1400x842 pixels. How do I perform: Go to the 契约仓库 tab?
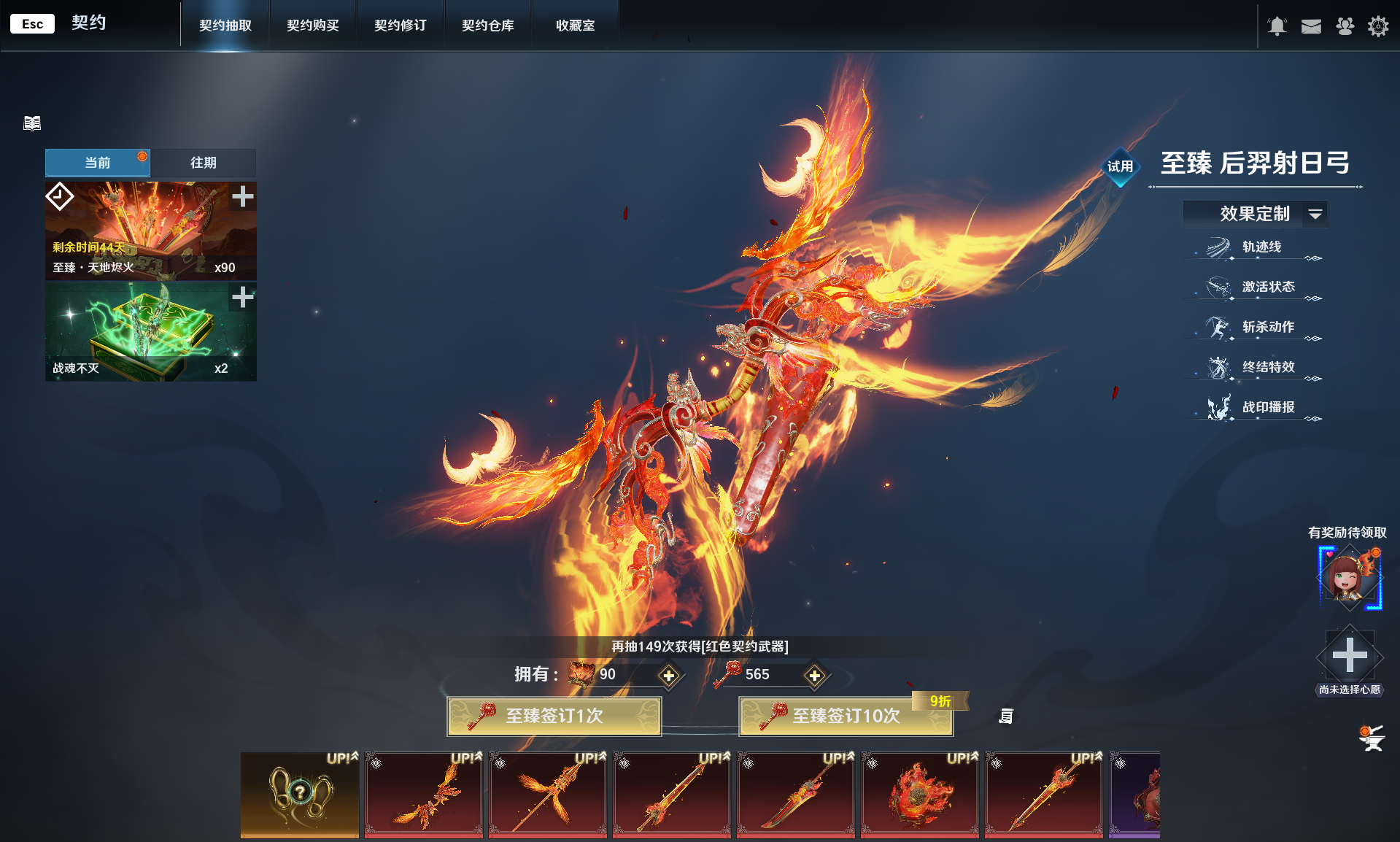pyautogui.click(x=488, y=26)
